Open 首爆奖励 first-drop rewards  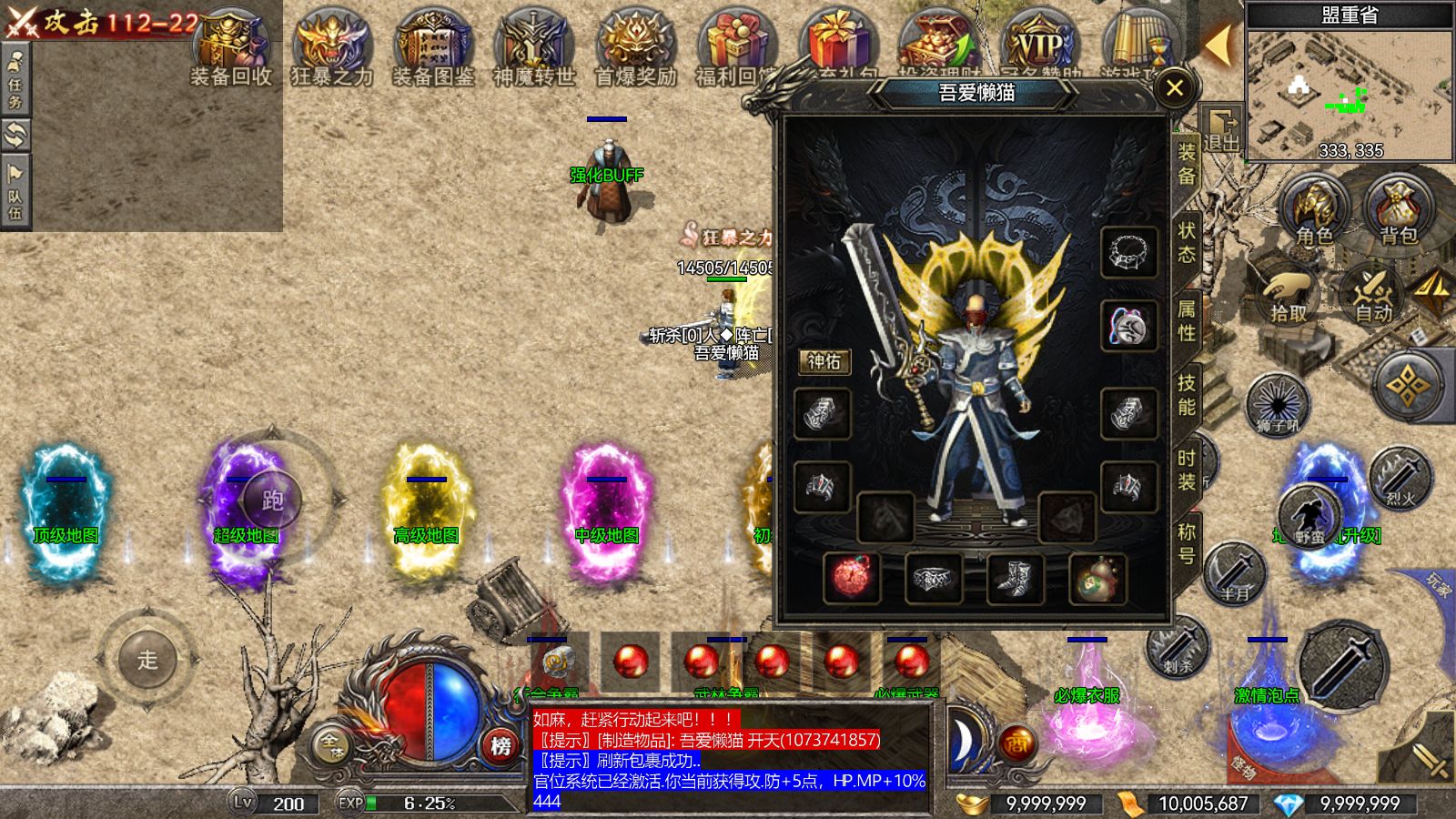point(636,50)
